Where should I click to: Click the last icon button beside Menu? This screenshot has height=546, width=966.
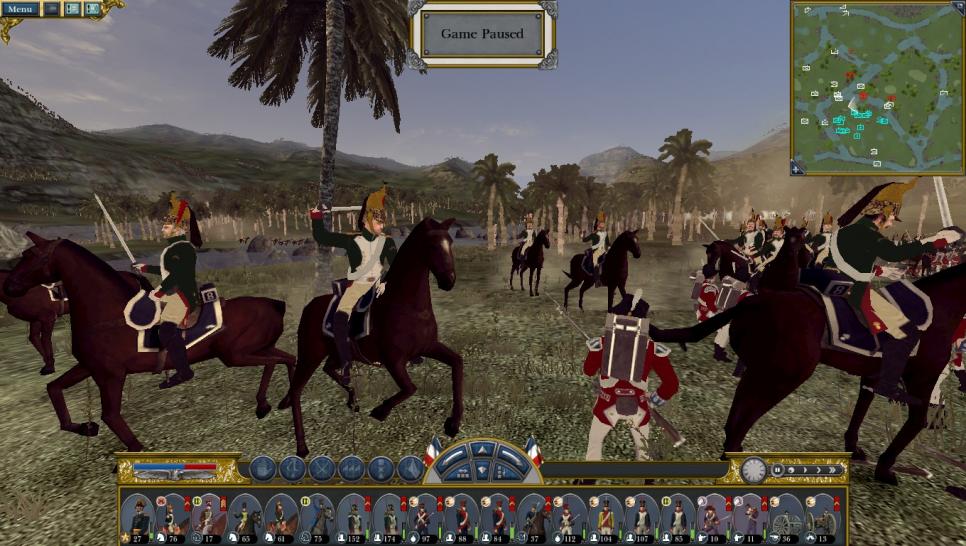click(x=92, y=9)
